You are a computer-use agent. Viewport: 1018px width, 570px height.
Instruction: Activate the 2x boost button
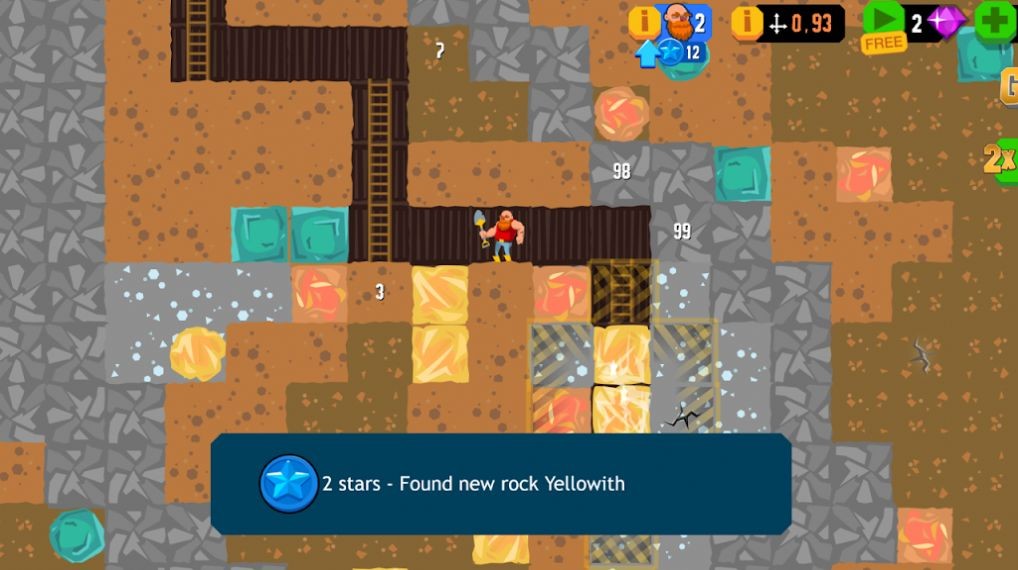coord(1000,159)
